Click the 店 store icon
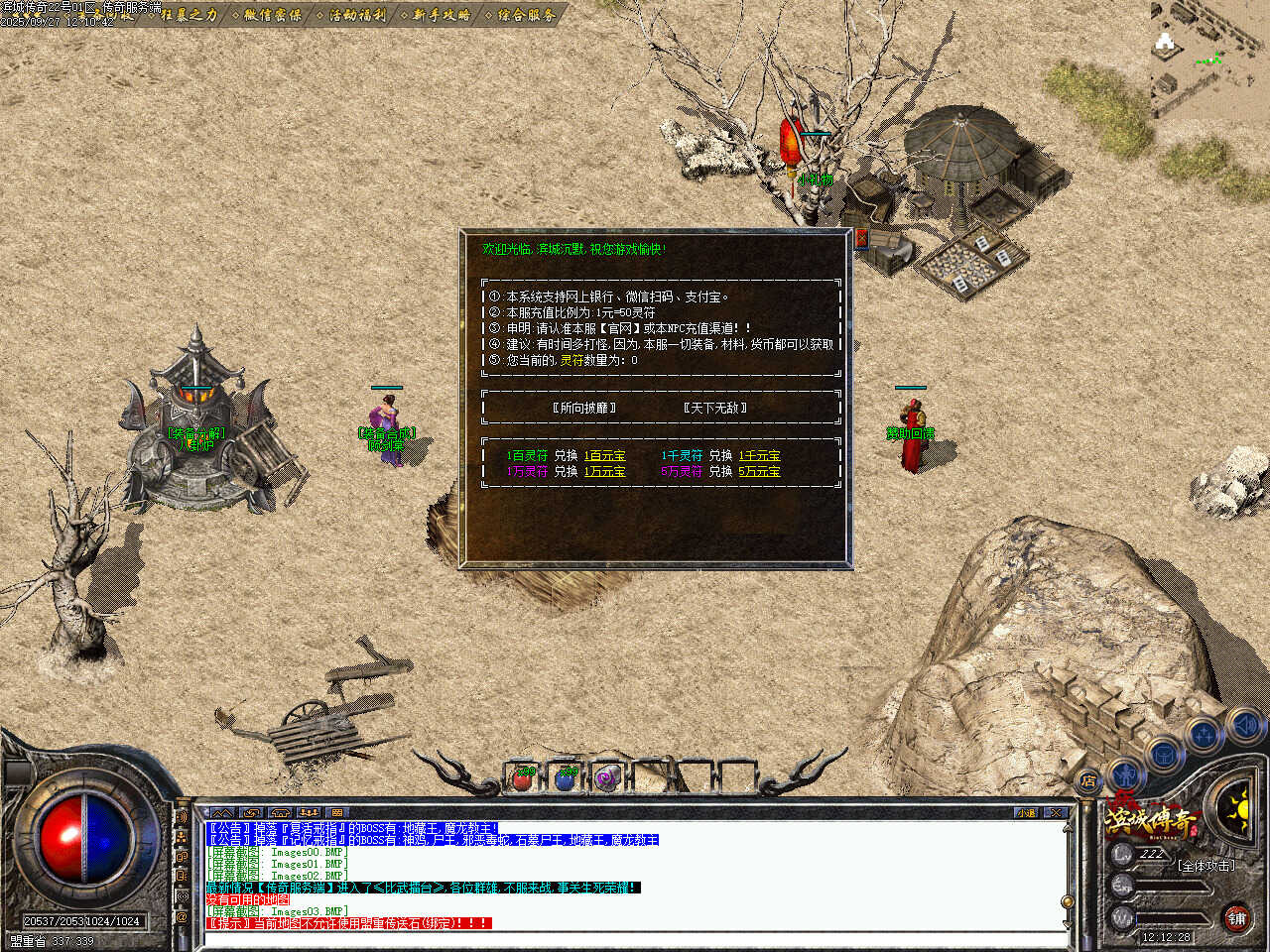 [x=1088, y=780]
